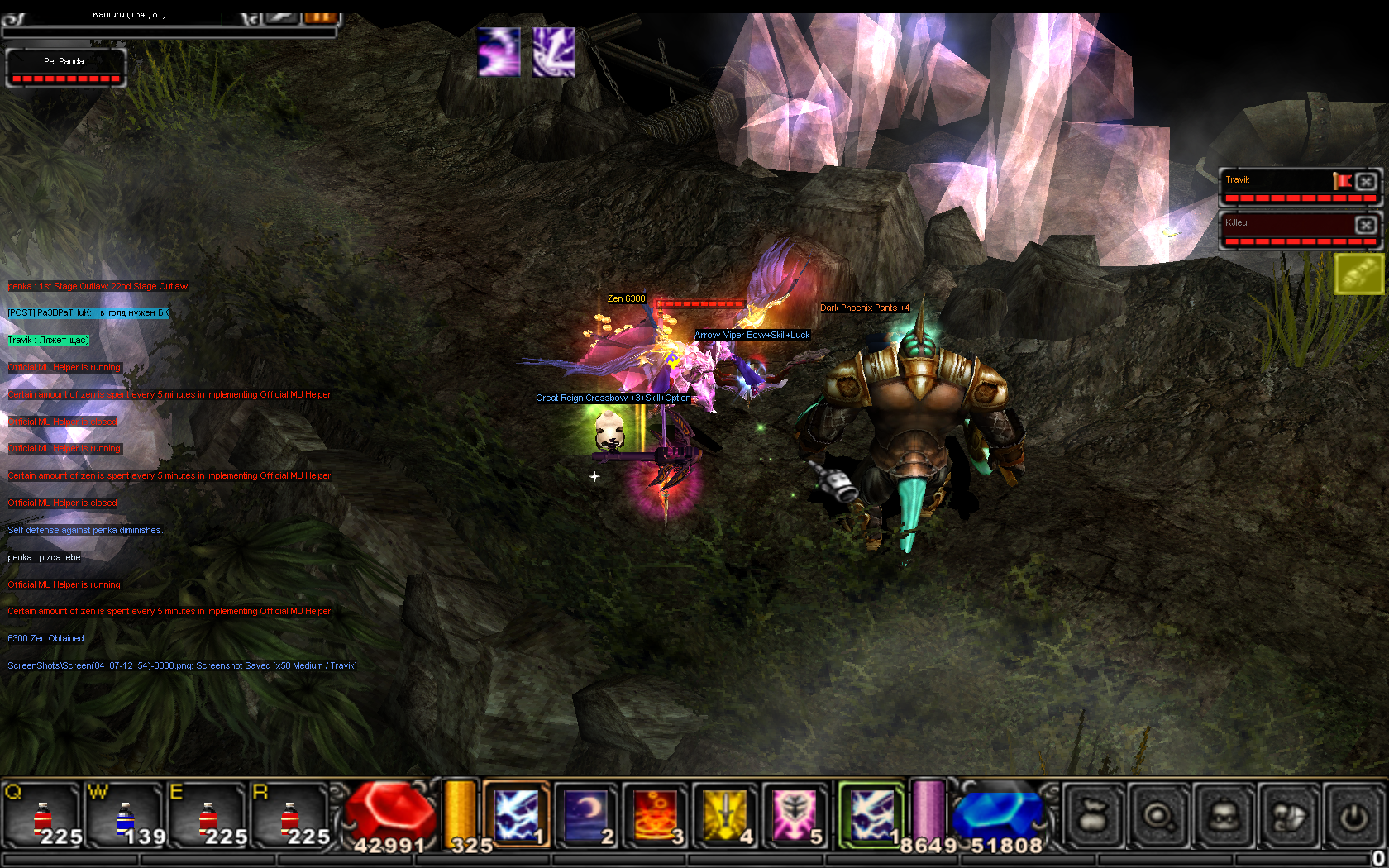The height and width of the screenshot is (868, 1389).
Task: Select the Pet Panda status panel
Action: click(x=65, y=68)
